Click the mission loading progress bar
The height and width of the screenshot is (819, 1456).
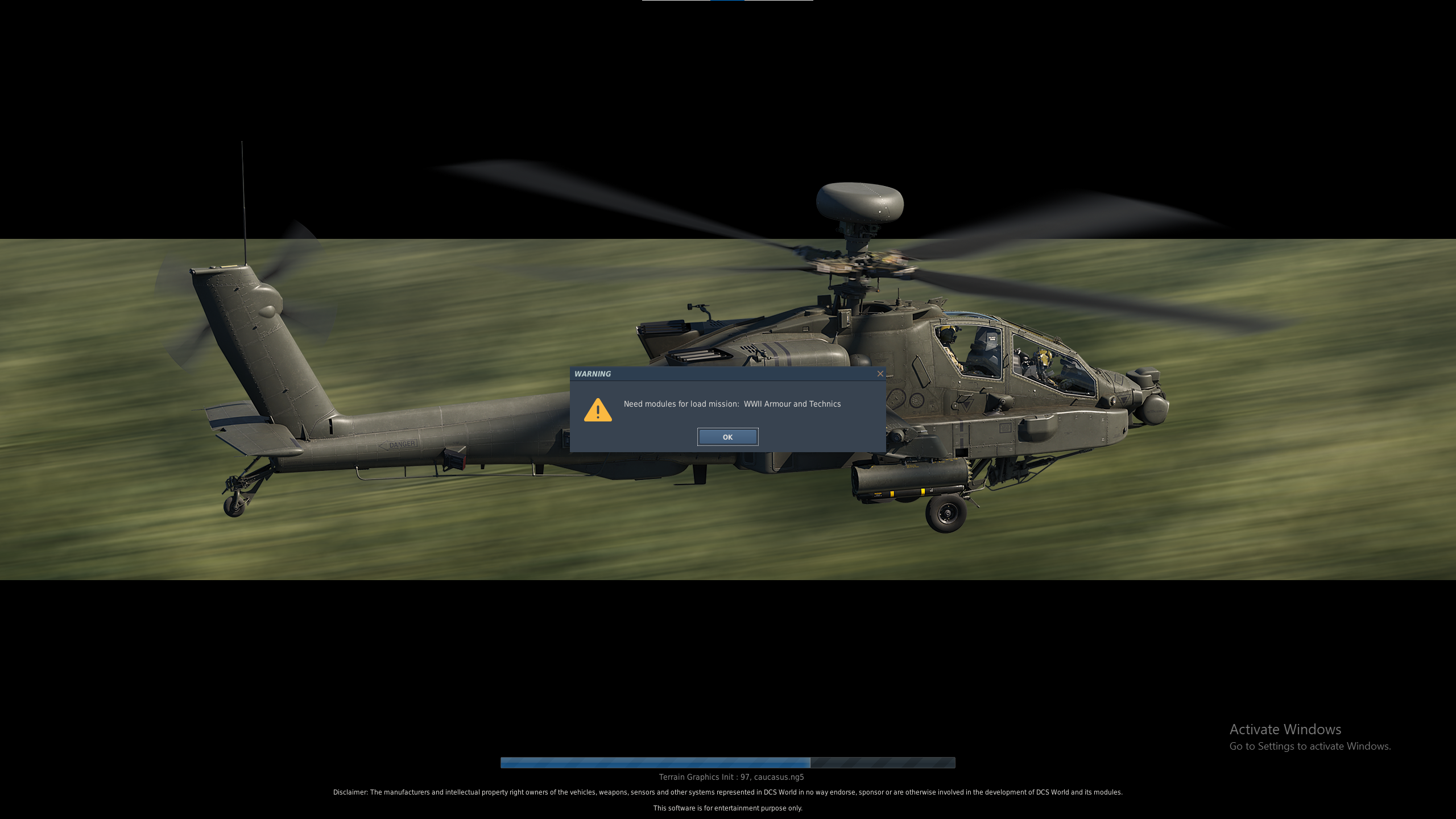tap(728, 763)
